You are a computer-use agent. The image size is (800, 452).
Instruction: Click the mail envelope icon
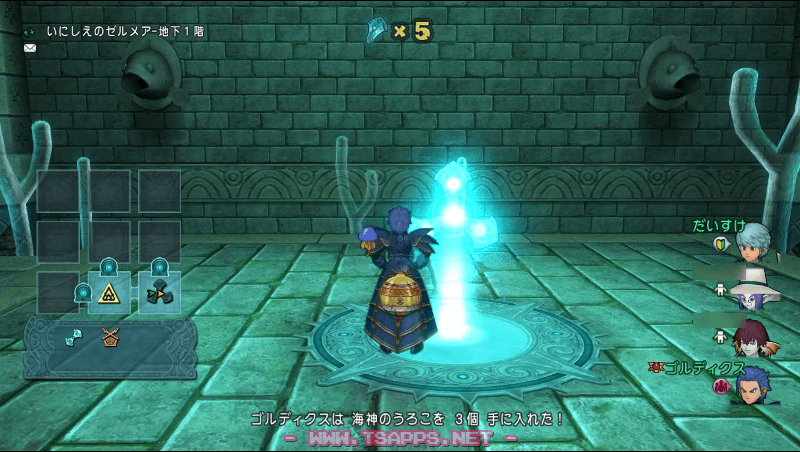(x=29, y=47)
